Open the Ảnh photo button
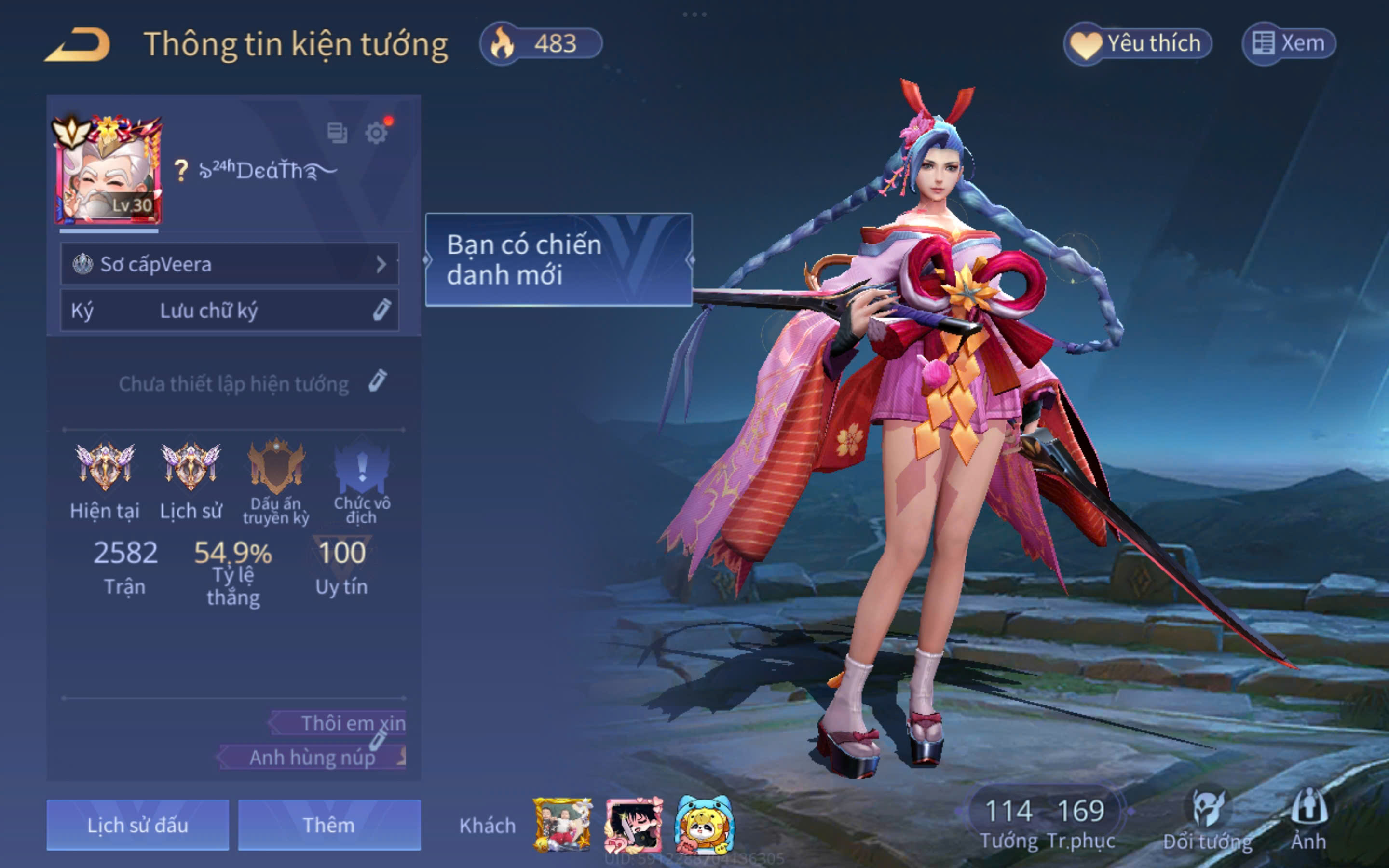This screenshot has height=868, width=1389. (1308, 819)
